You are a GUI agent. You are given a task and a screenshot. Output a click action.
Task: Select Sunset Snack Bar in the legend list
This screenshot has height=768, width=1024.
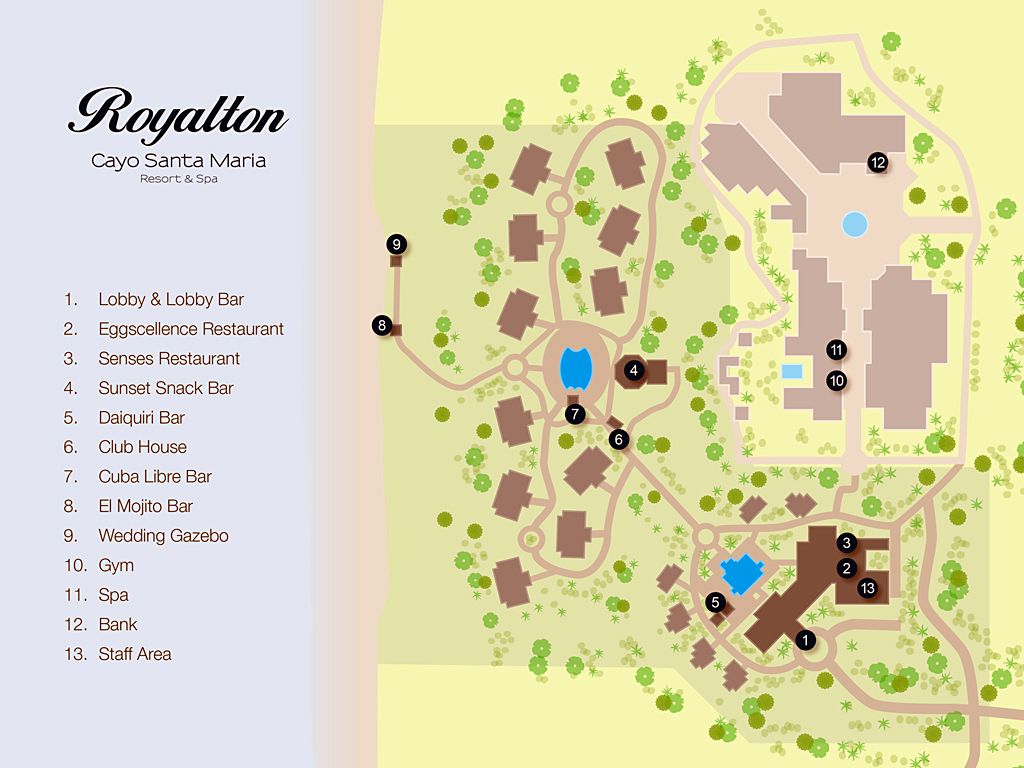coord(165,388)
